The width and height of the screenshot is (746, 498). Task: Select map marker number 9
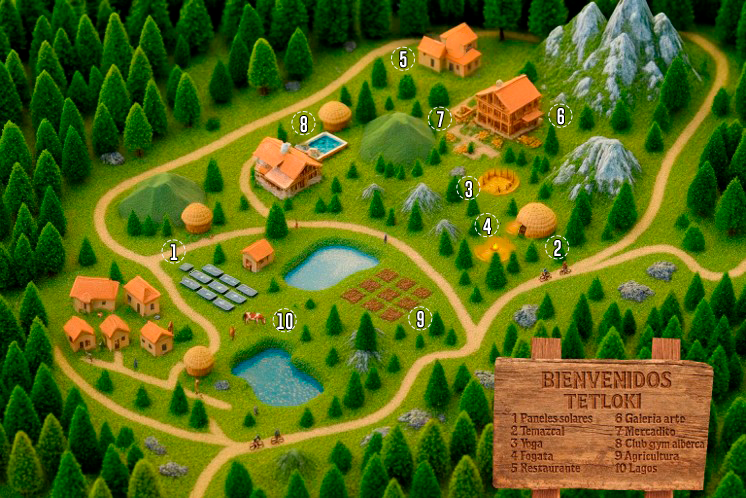coord(421,318)
